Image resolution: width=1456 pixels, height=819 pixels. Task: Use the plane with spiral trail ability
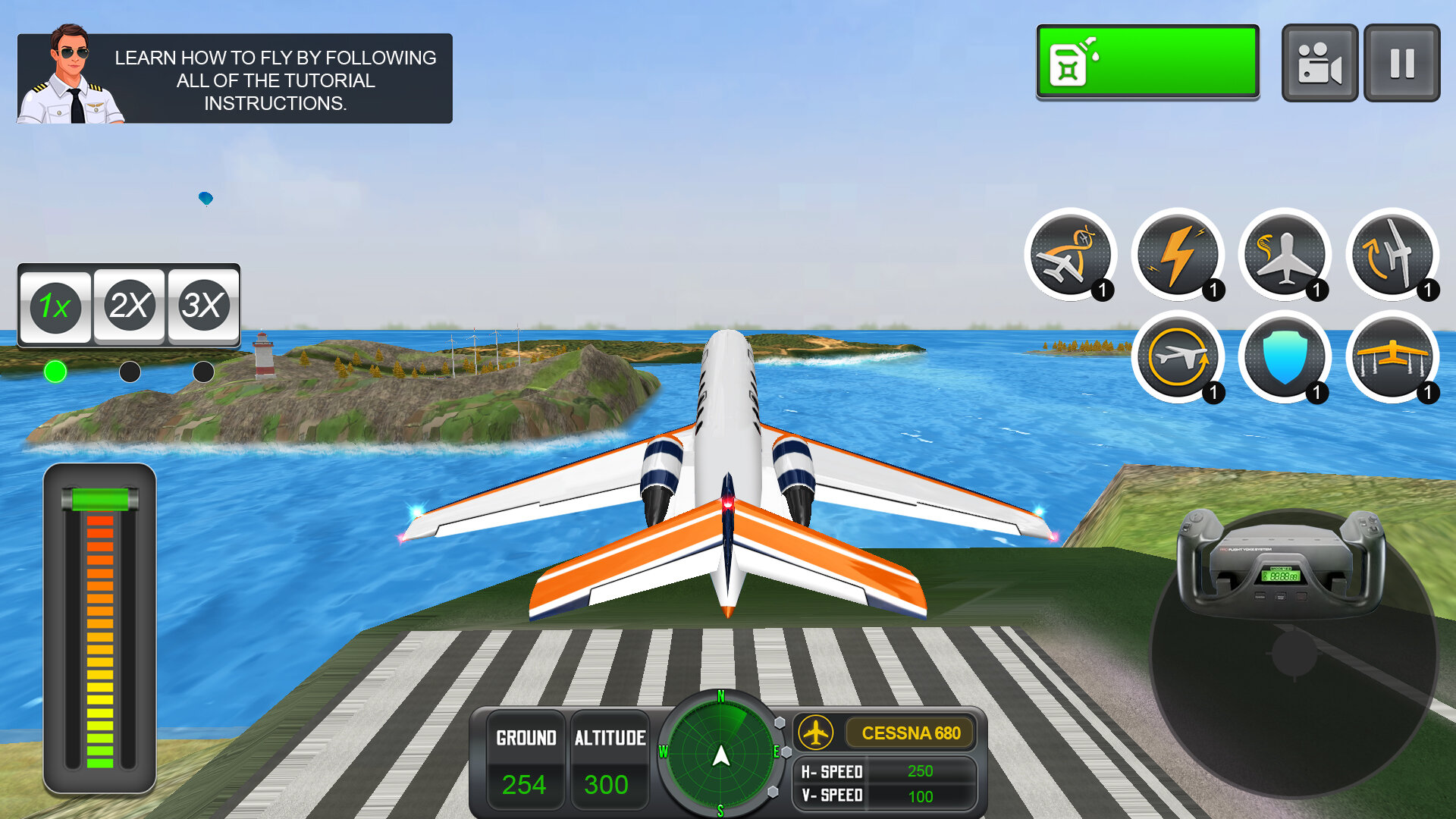[1285, 255]
